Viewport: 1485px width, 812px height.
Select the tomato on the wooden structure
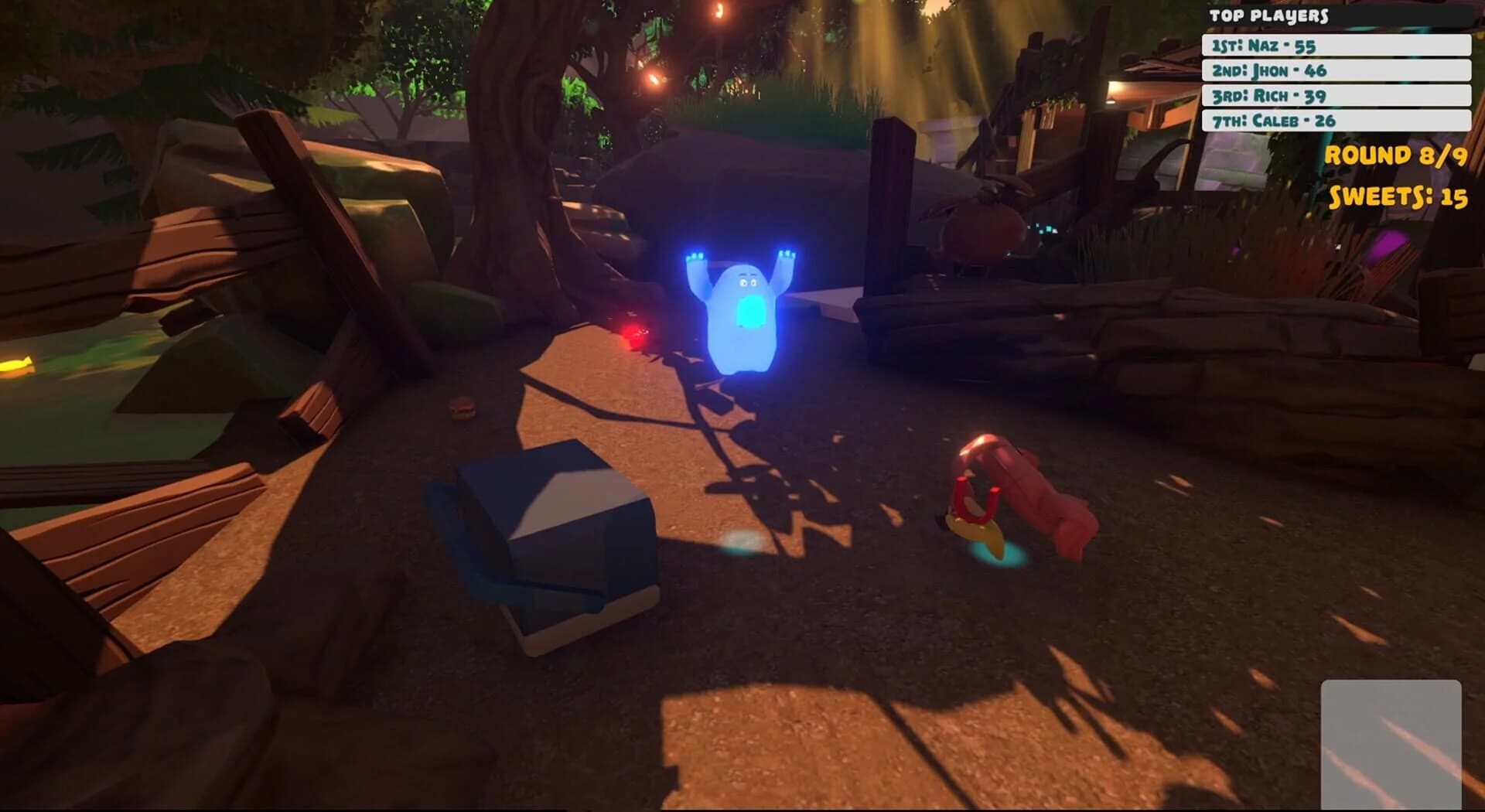976,232
